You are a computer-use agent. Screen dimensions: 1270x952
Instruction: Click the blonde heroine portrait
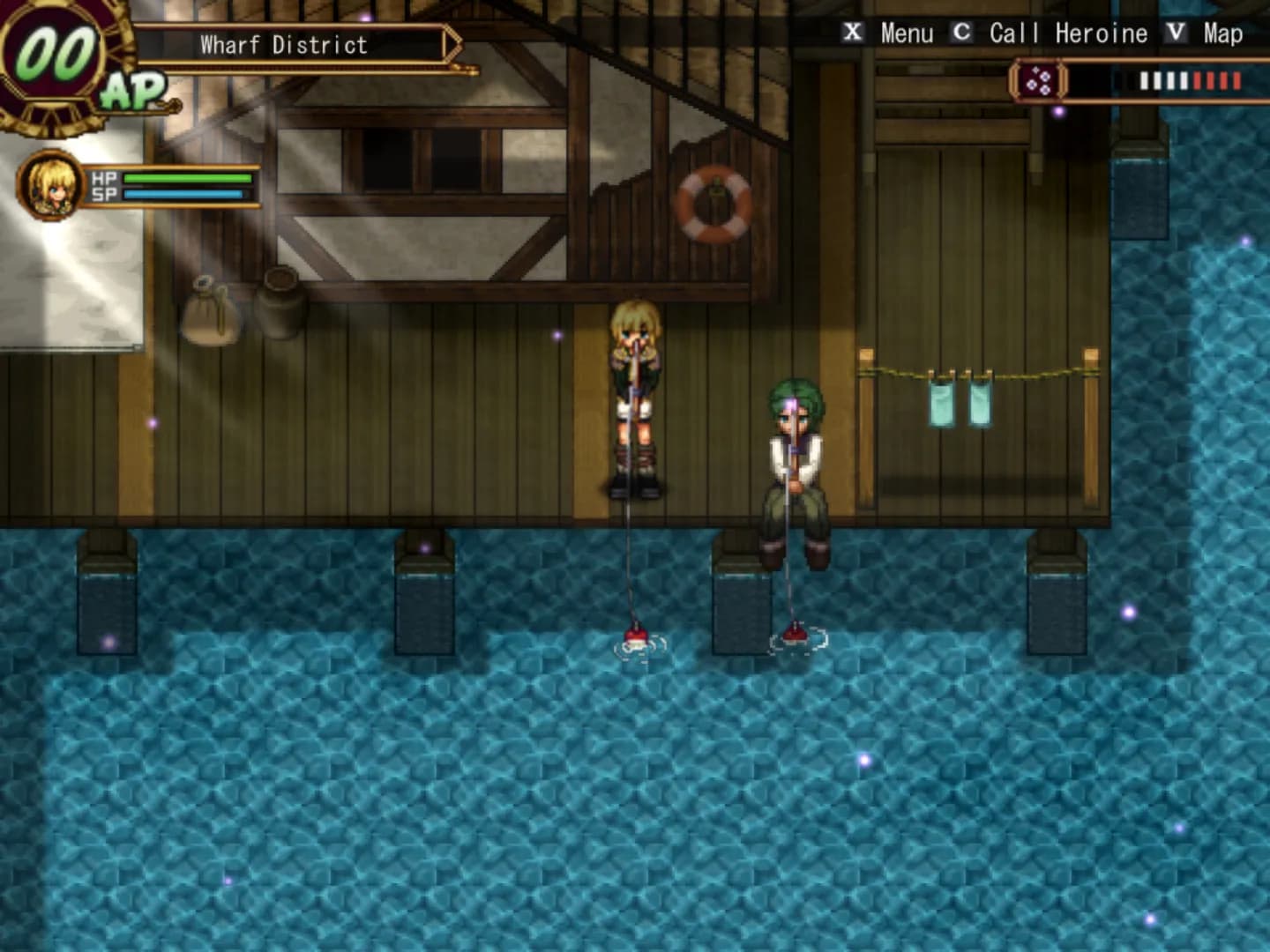(49, 185)
